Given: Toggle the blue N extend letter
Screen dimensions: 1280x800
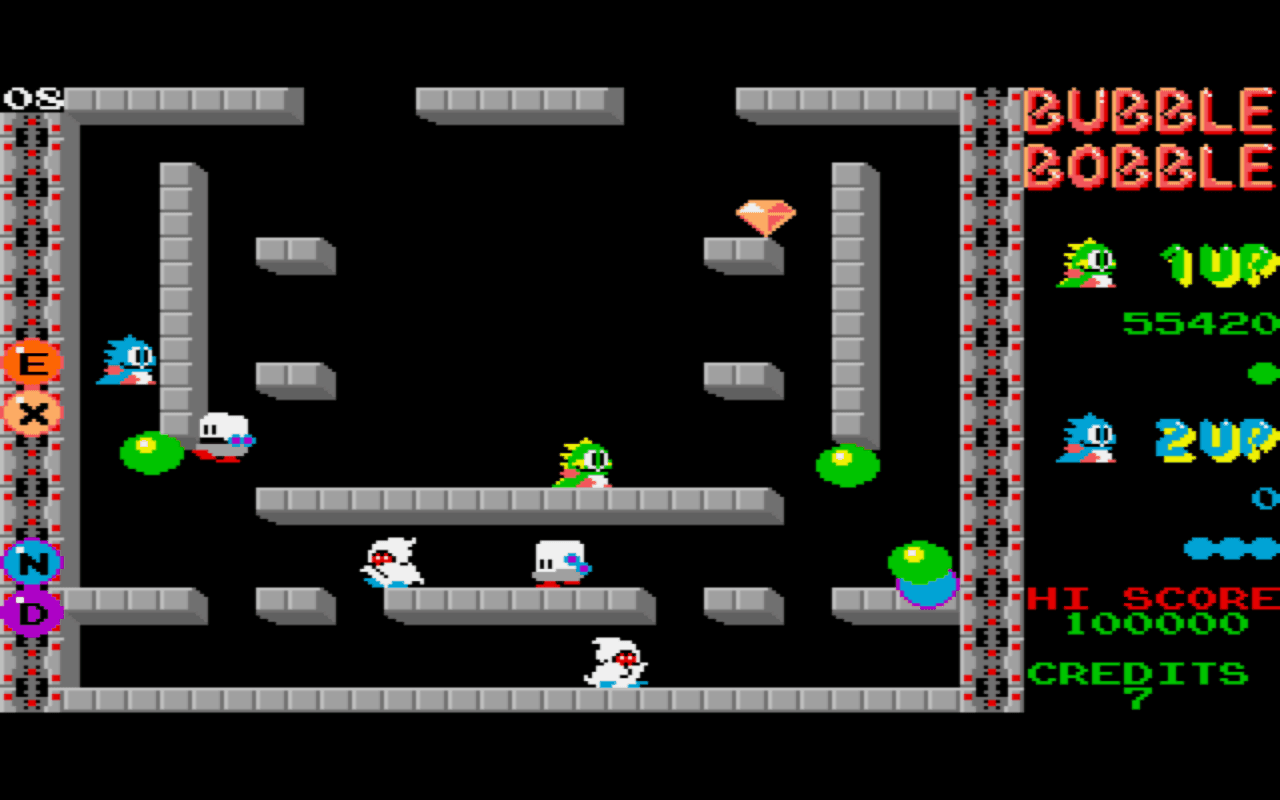Looking at the screenshot, I should (x=34, y=563).
